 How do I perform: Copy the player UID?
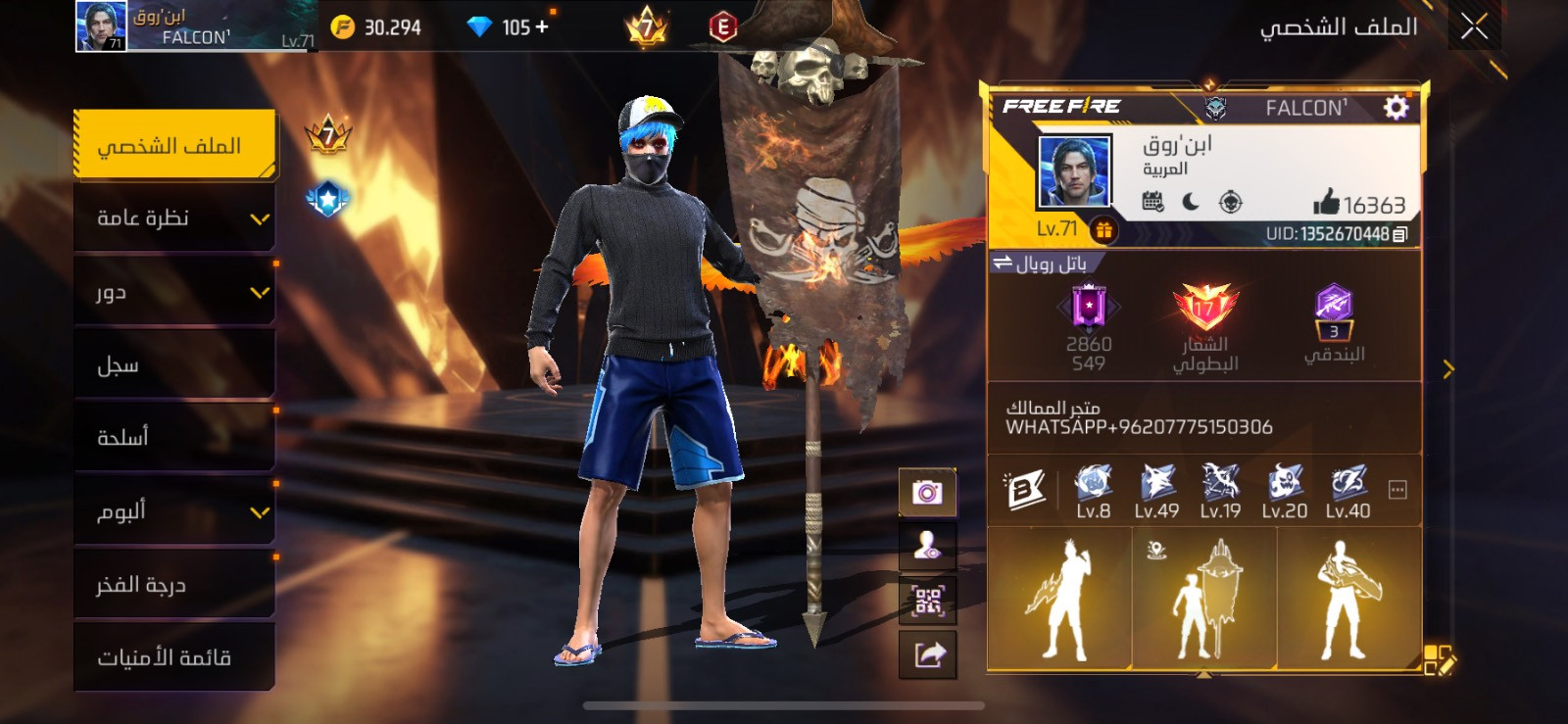(1400, 234)
